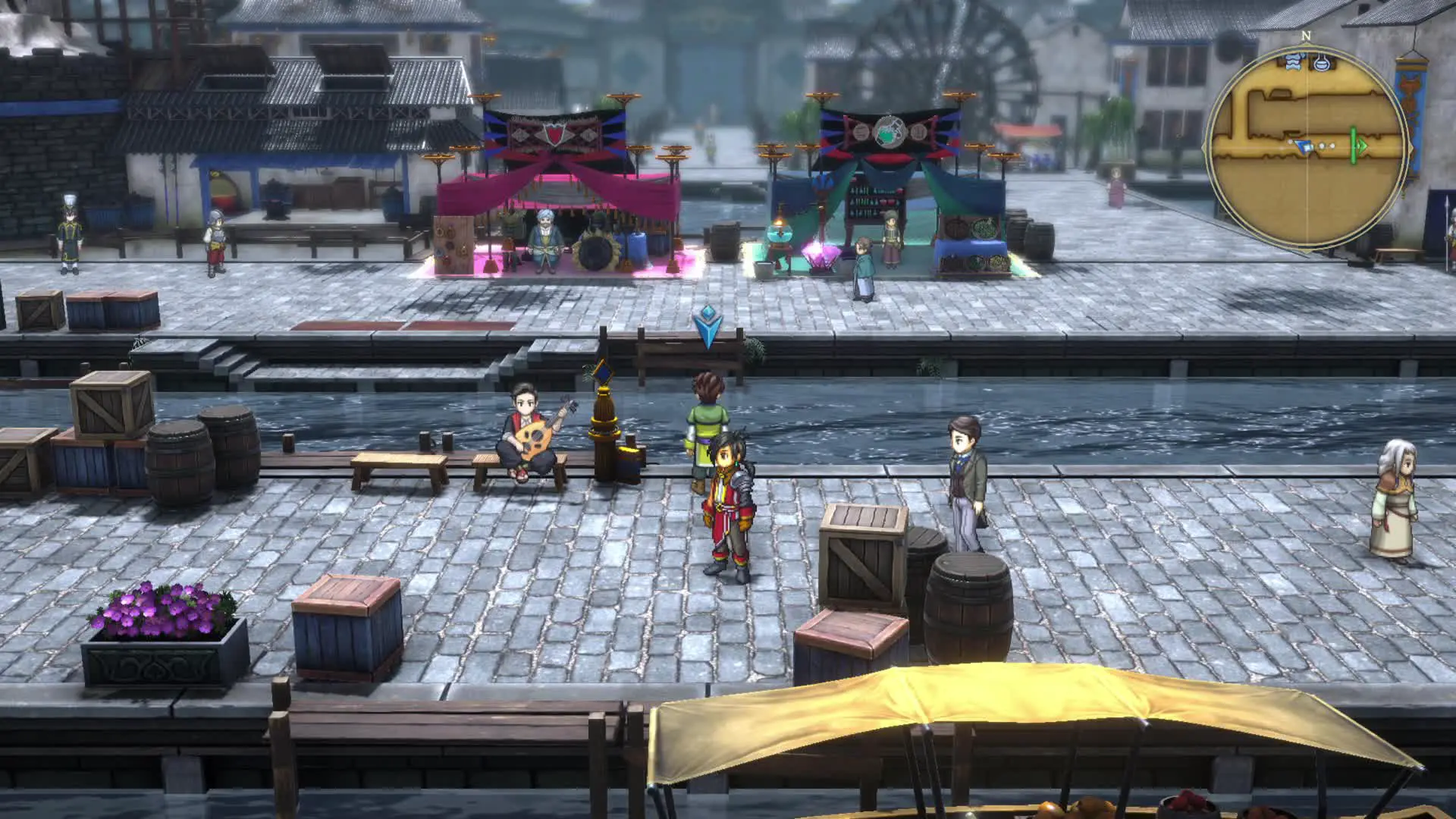Click the blue wavy marker on minimap
The height and width of the screenshot is (819, 1456).
coord(1293,62)
